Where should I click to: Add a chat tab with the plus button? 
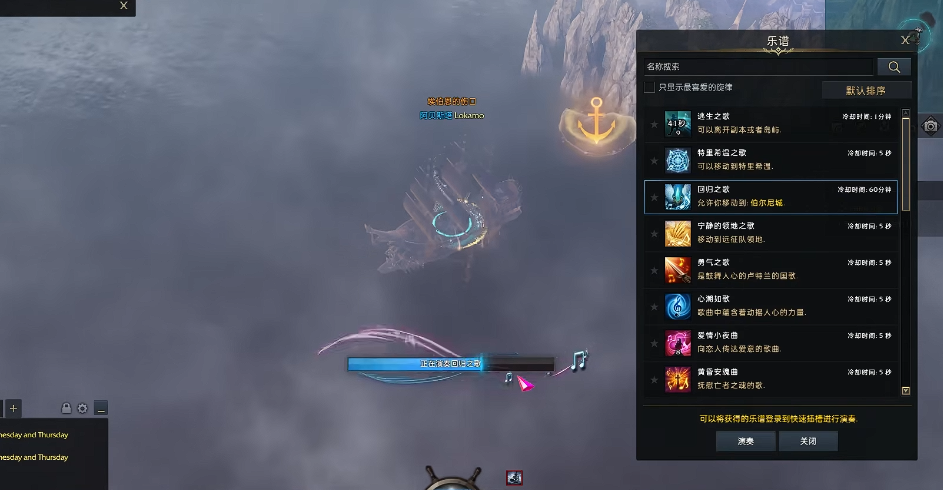tap(13, 408)
